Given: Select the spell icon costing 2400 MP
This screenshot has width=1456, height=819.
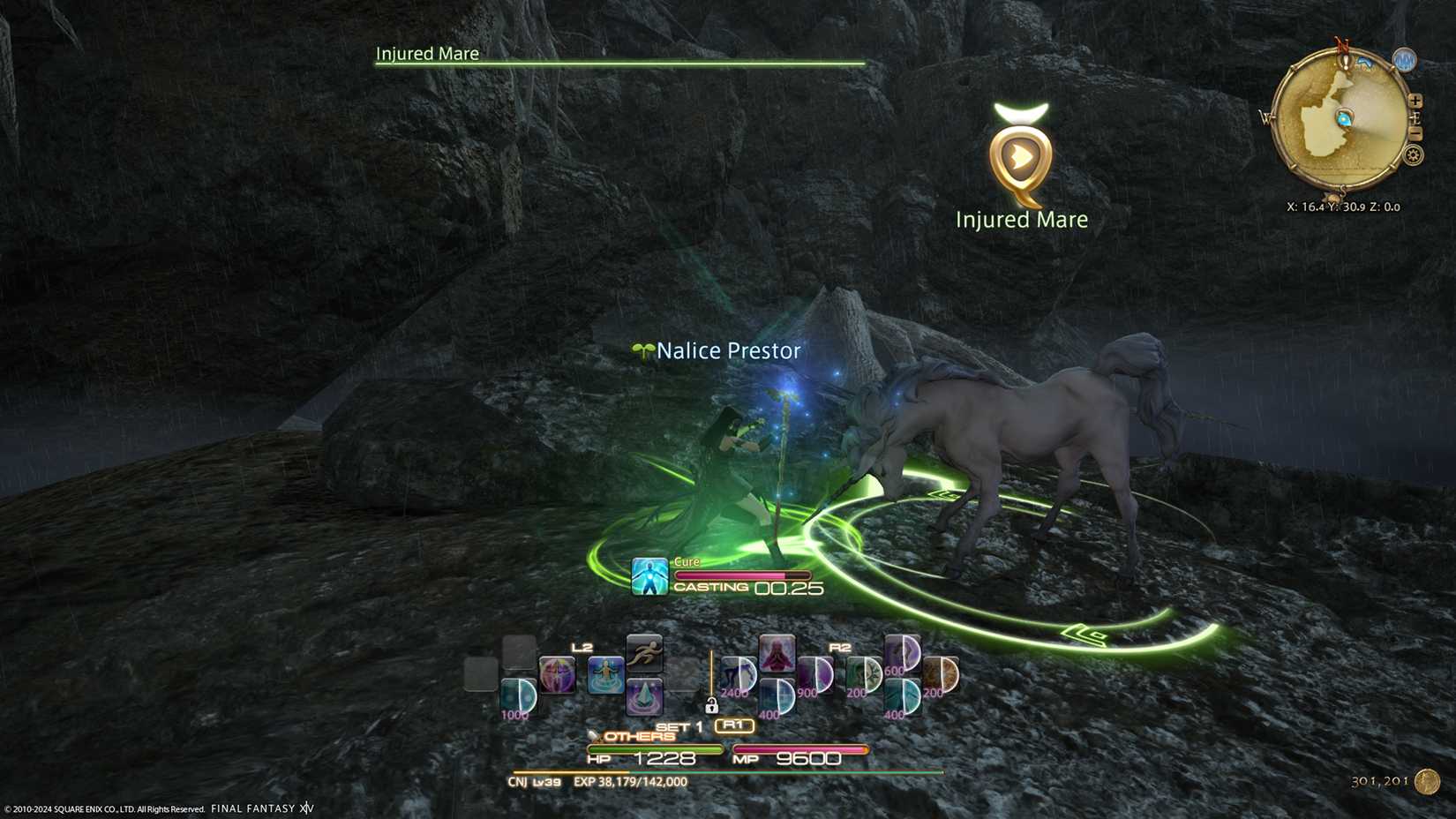Looking at the screenshot, I should 739,672.
